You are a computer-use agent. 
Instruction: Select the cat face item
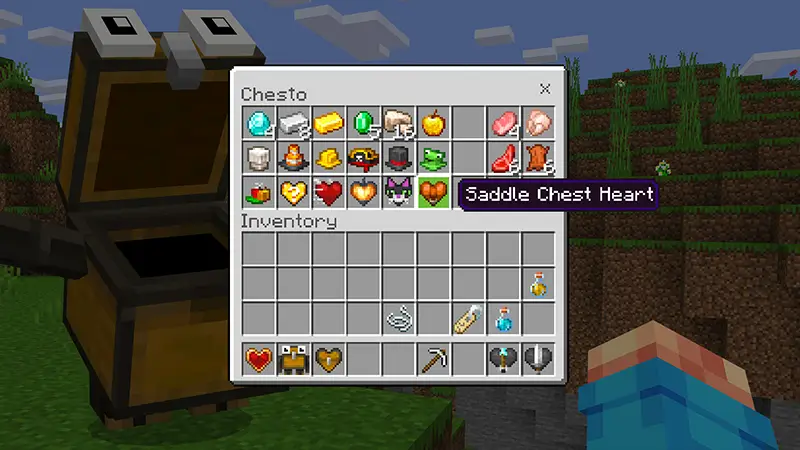click(x=400, y=192)
